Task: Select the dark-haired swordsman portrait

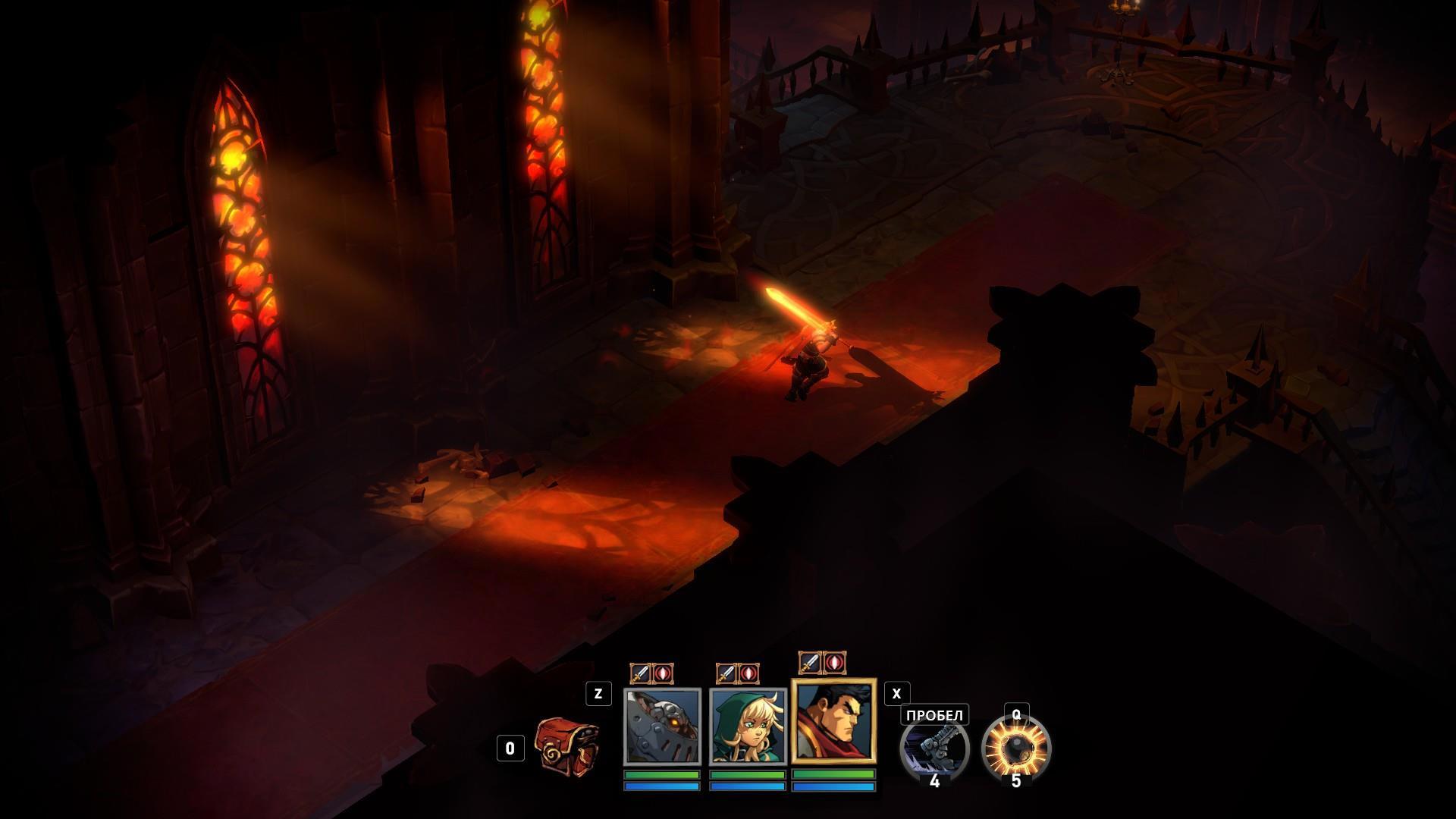Action: (x=833, y=720)
